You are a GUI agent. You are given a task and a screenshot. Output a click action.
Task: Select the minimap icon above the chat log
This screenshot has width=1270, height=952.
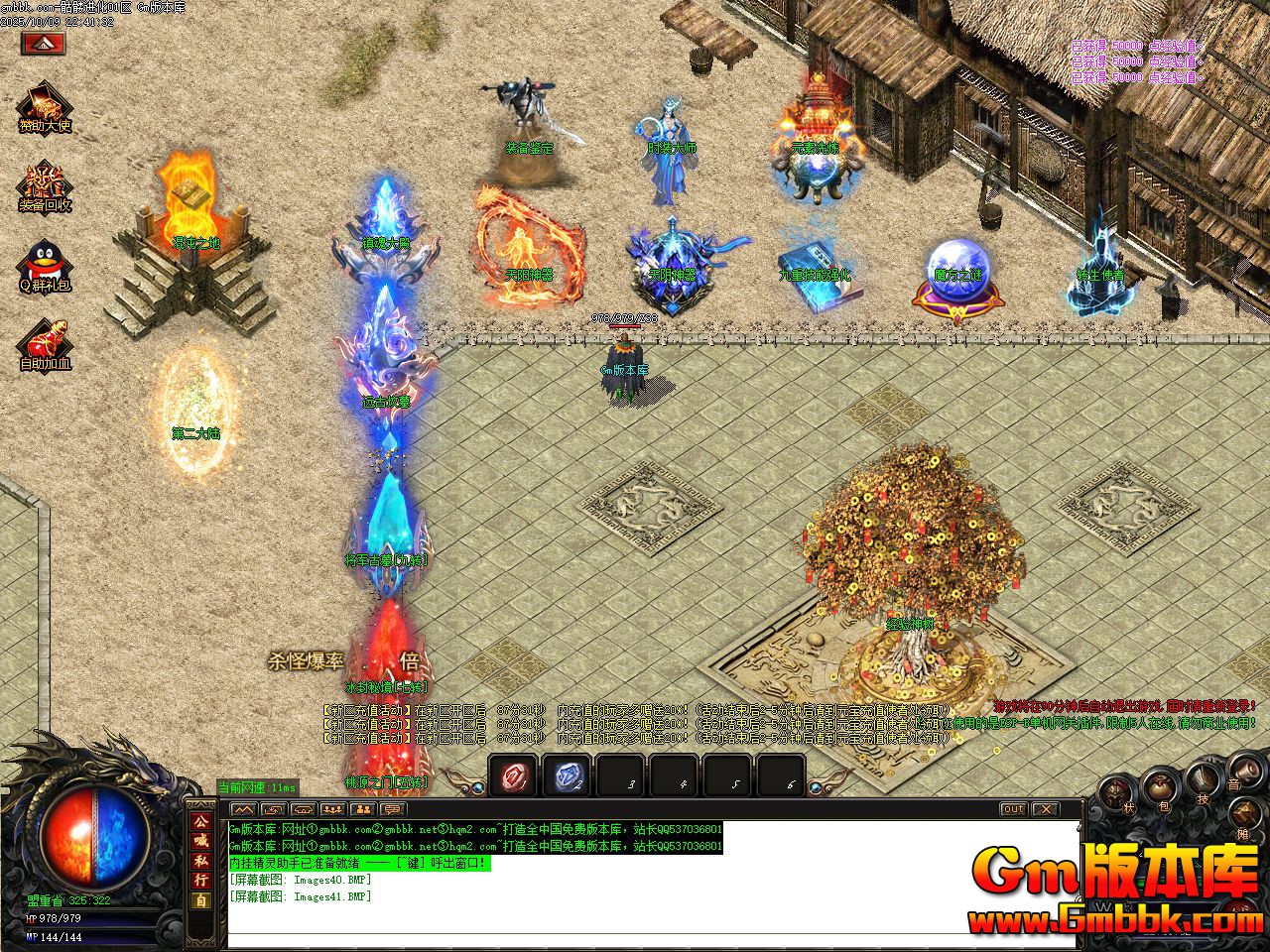(243, 808)
